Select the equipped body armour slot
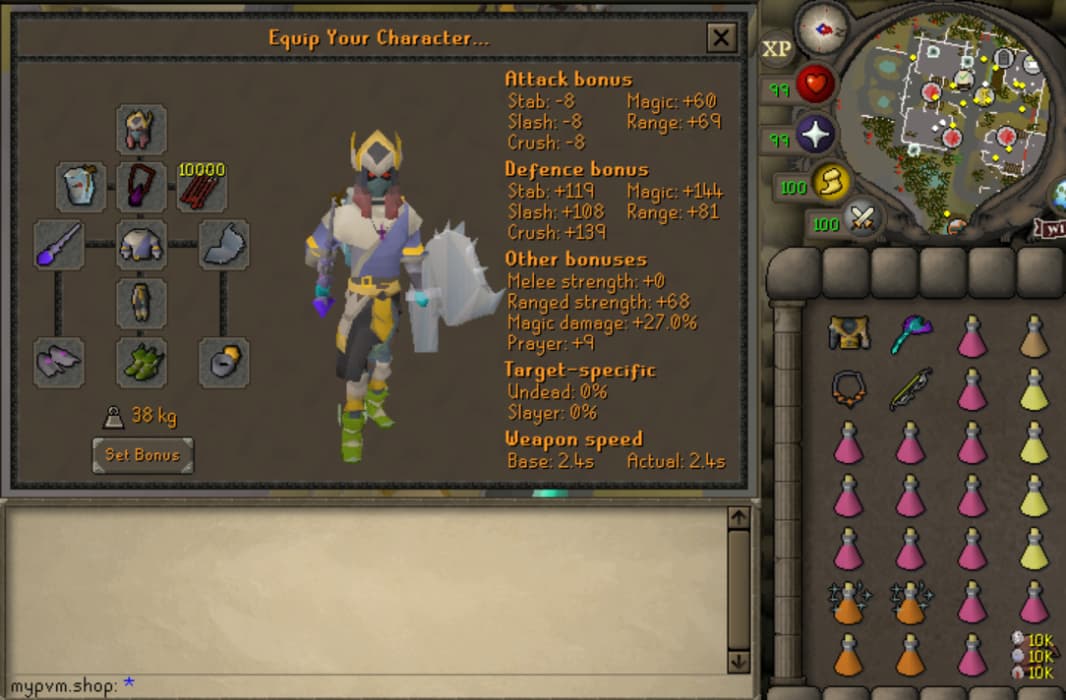This screenshot has width=1066, height=700. pos(141,244)
